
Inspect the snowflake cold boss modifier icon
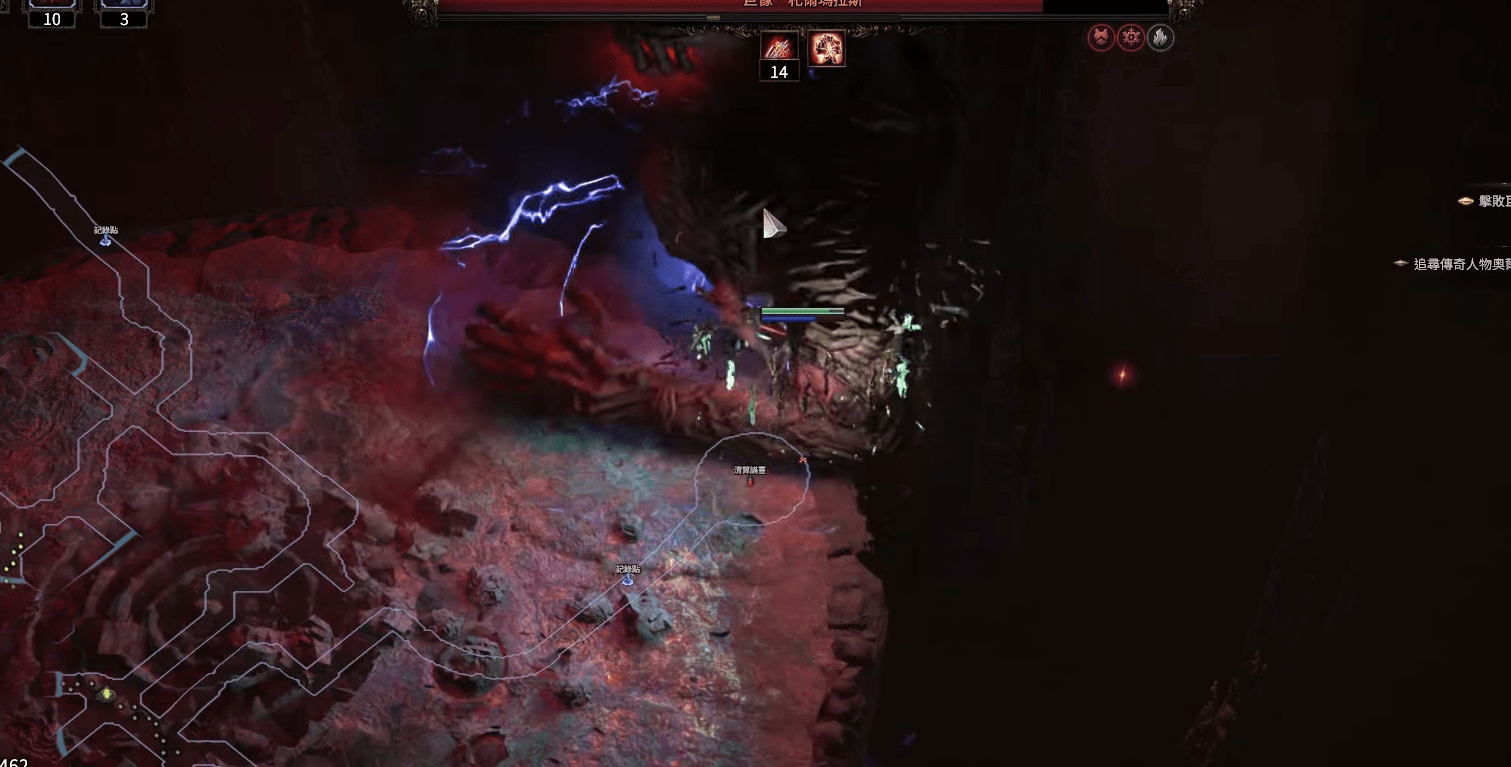pyautogui.click(x=1131, y=39)
